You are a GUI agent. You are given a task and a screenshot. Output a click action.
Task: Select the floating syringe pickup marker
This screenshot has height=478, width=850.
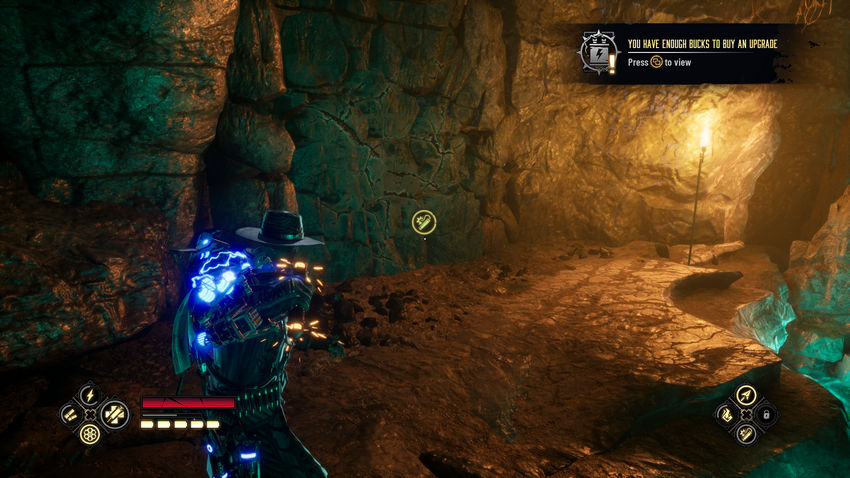coord(424,221)
